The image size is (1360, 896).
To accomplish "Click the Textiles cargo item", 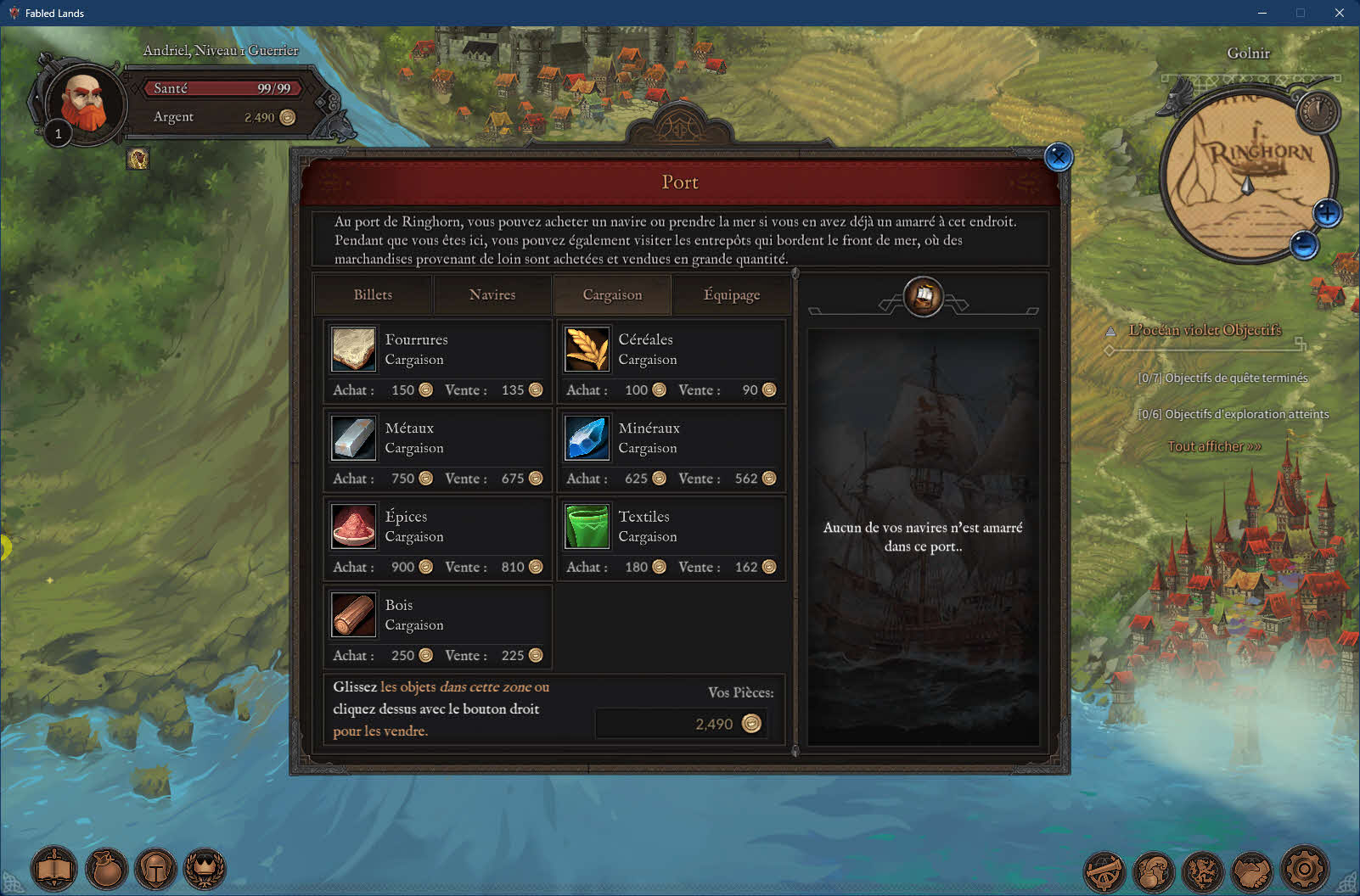I will [587, 526].
